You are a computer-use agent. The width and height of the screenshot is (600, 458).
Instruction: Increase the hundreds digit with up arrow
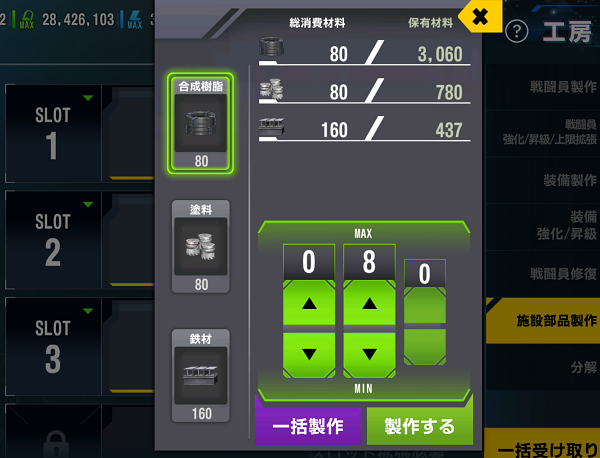[x=309, y=303]
